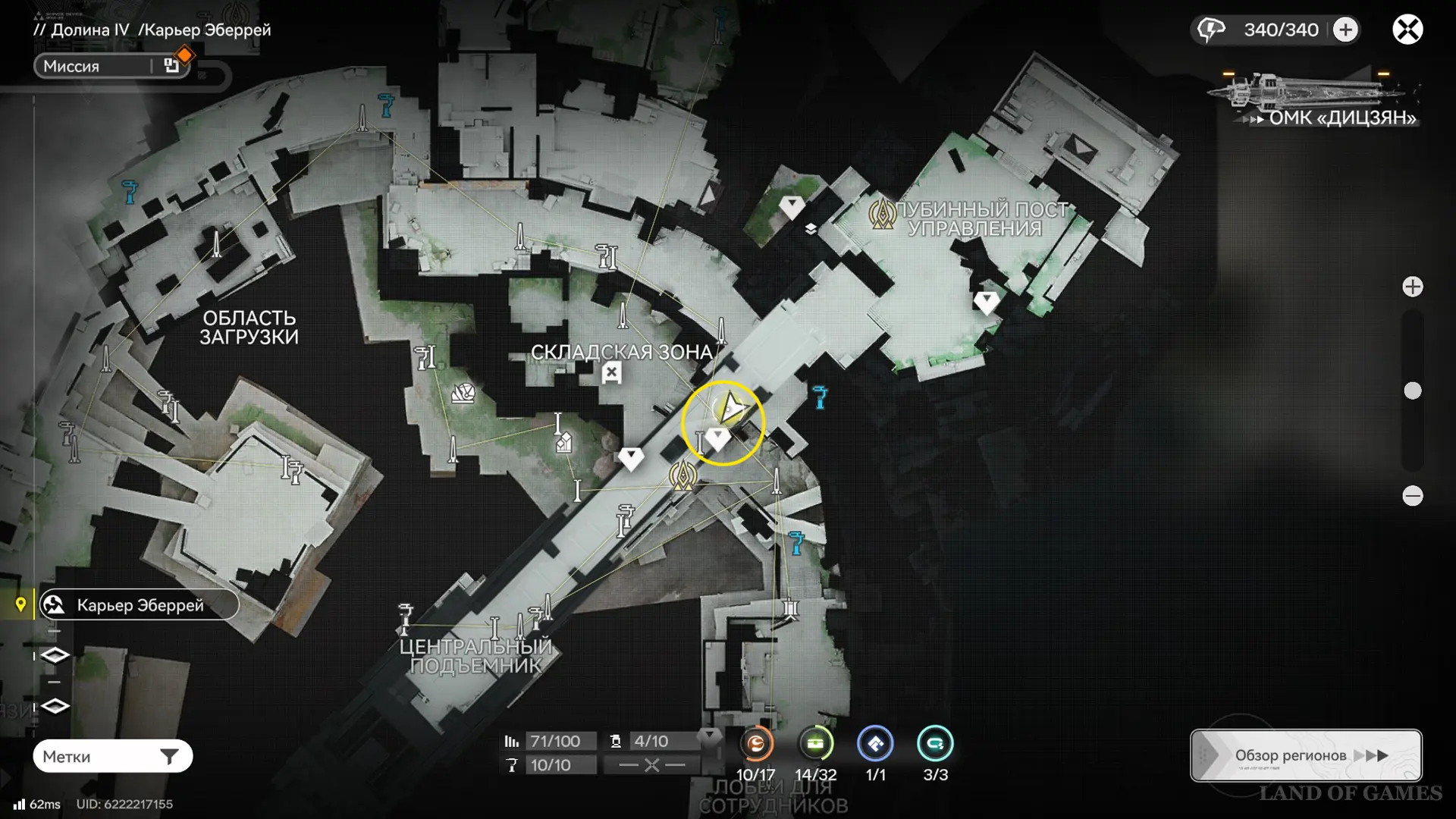The image size is (1456, 819).
Task: Select the teleport marker at Глубинный пост управления
Action: tap(882, 214)
